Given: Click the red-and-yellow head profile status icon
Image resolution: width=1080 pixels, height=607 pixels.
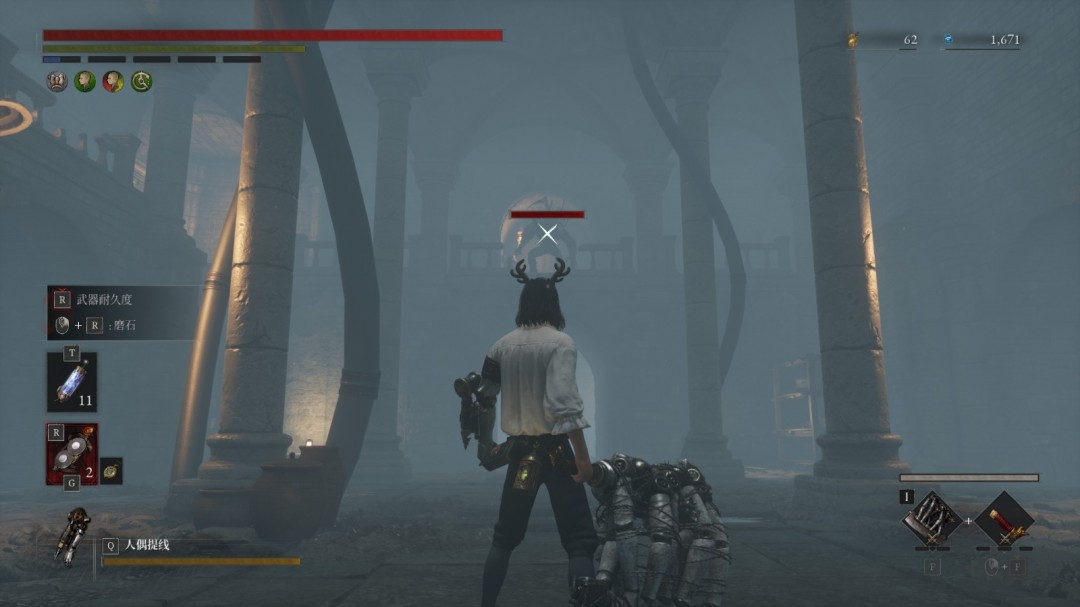Looking at the screenshot, I should [x=113, y=82].
